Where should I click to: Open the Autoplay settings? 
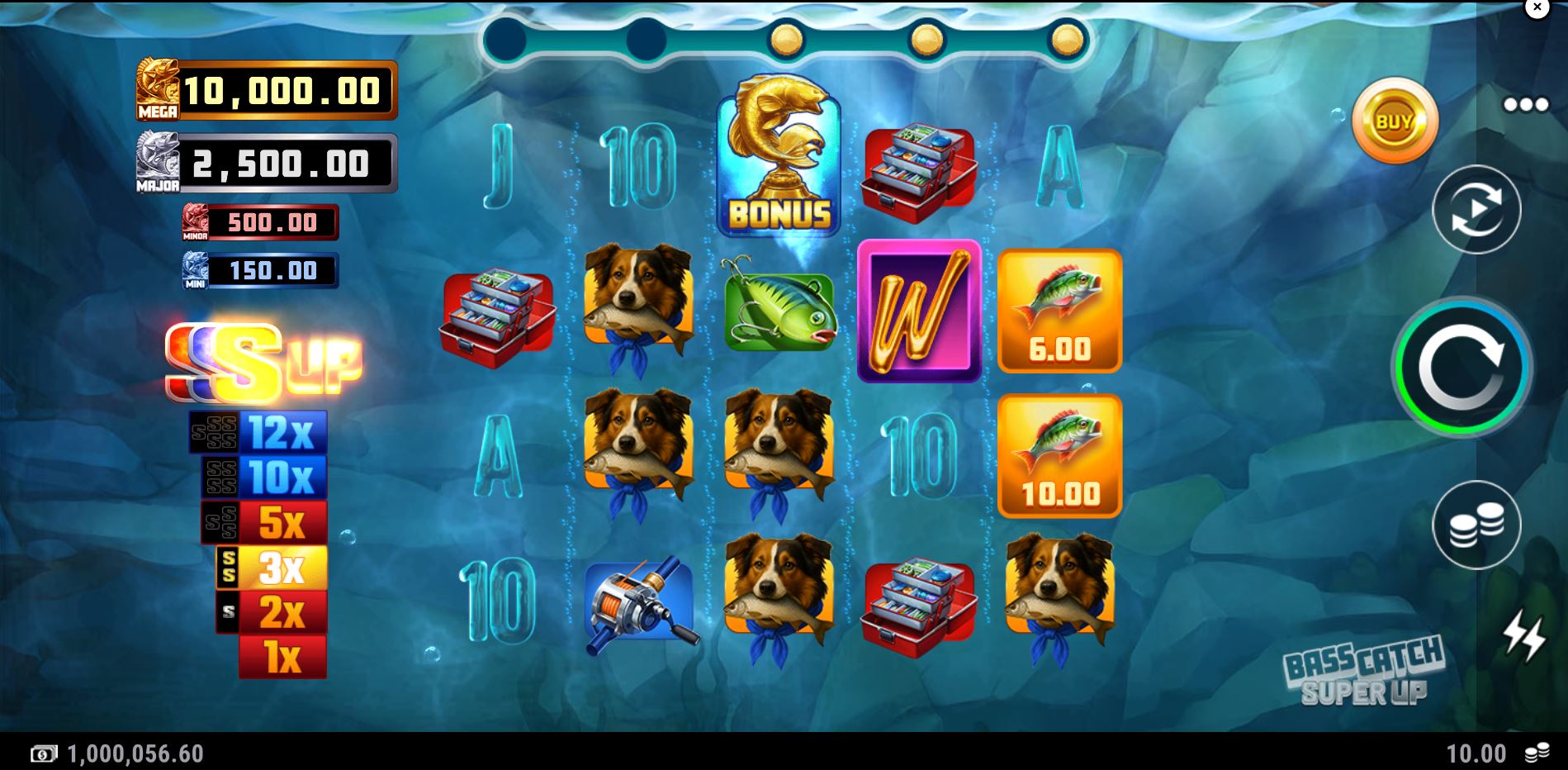point(1478,209)
